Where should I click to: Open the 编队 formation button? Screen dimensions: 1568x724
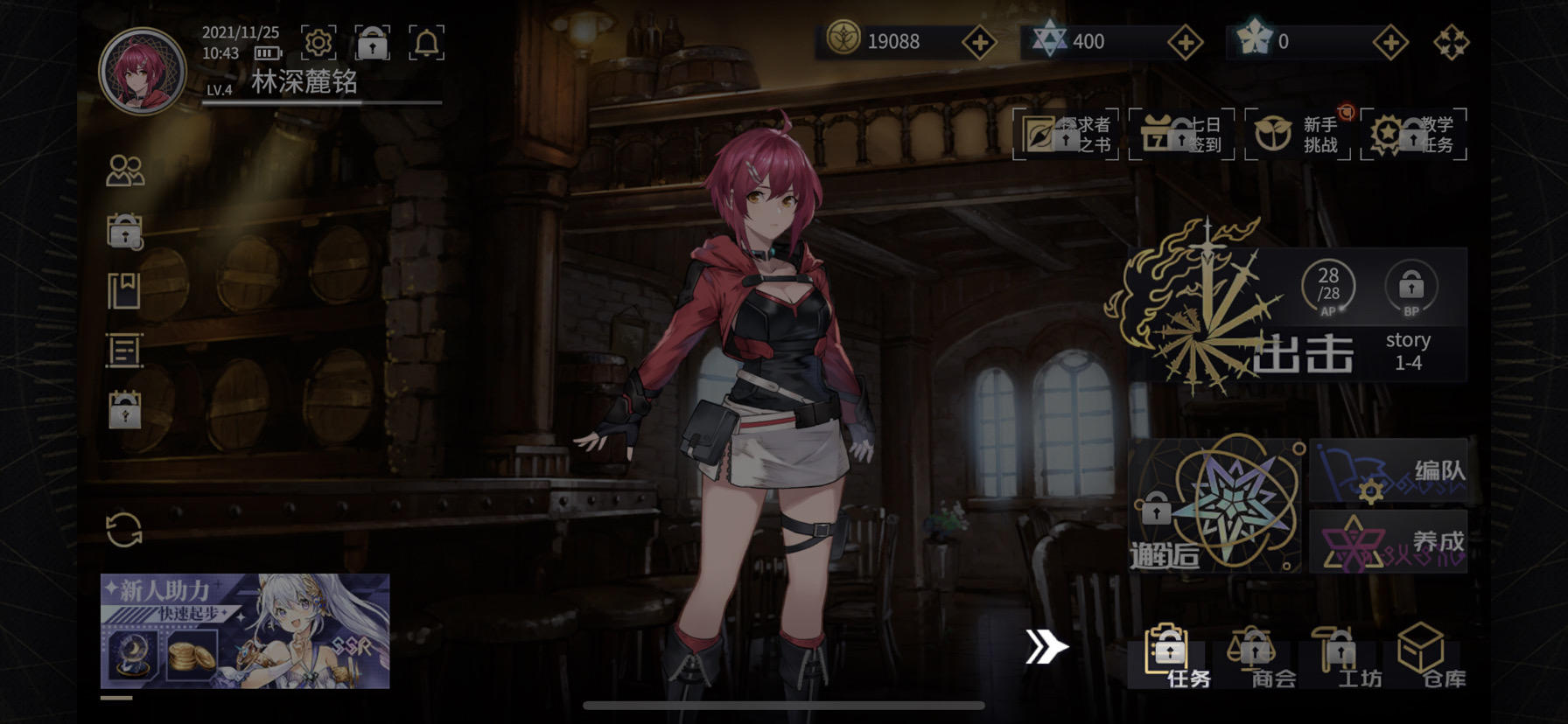pyautogui.click(x=1389, y=471)
